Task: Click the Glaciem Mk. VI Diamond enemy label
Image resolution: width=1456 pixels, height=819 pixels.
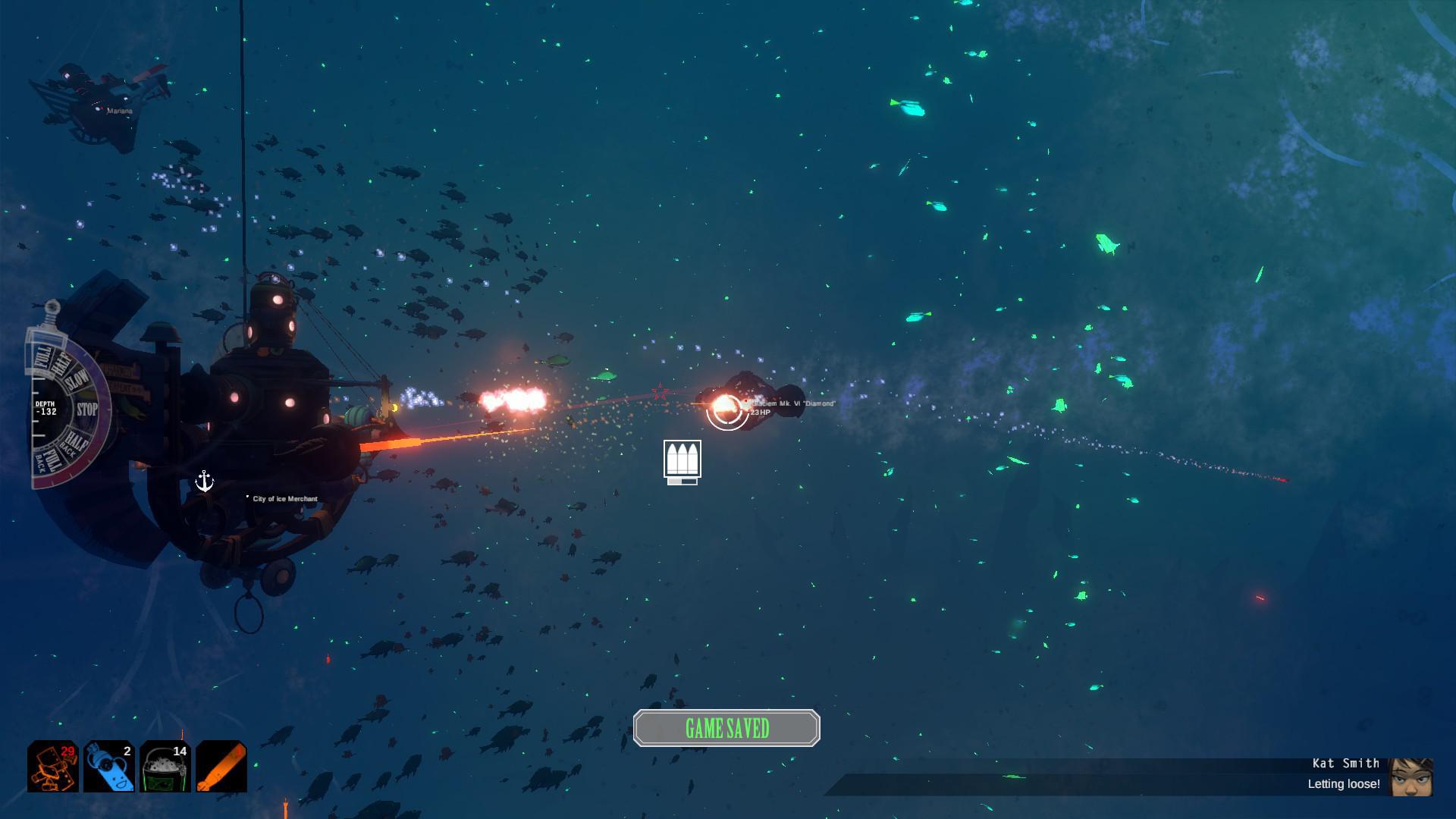Action: [791, 405]
